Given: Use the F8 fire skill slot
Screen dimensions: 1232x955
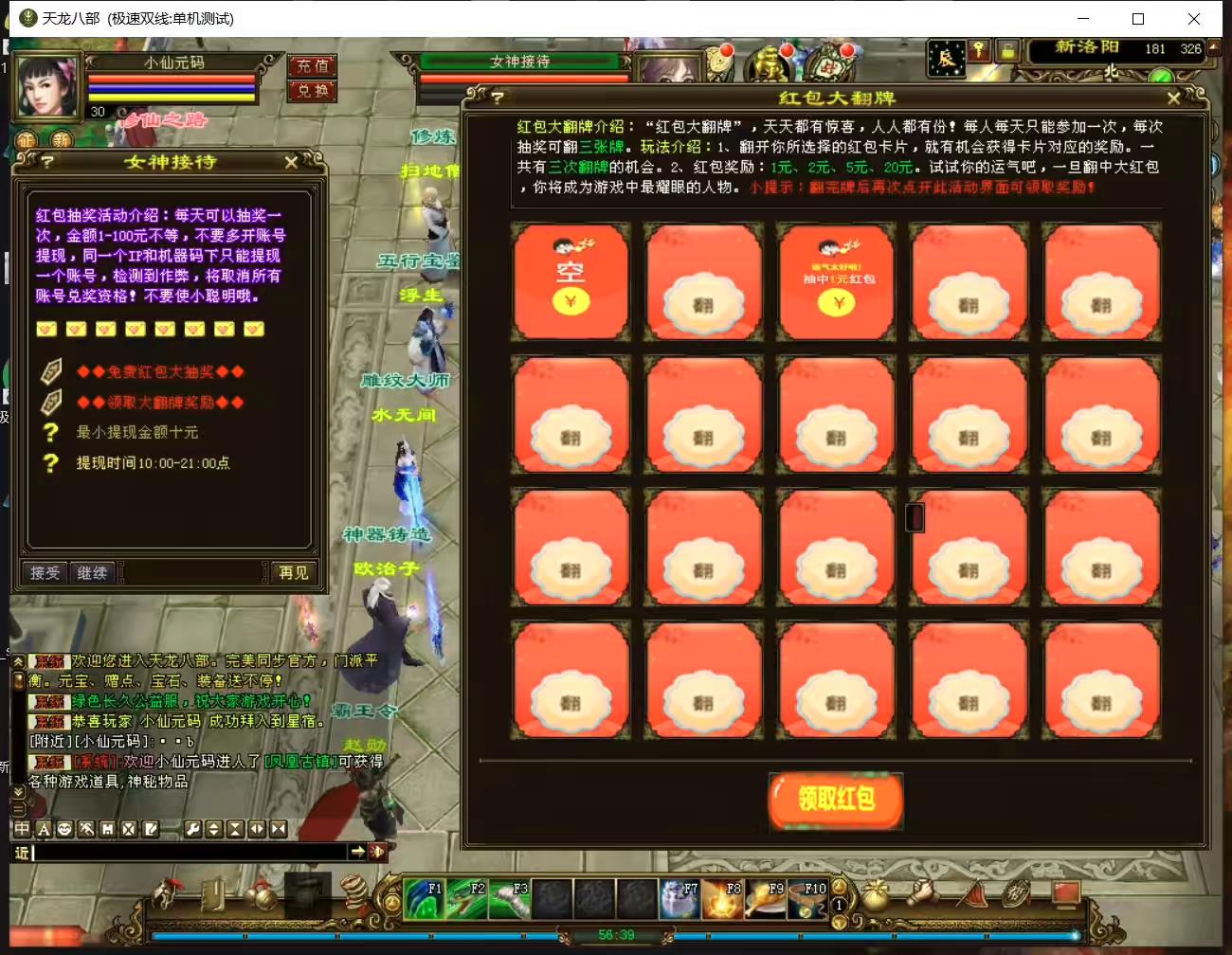Looking at the screenshot, I should point(722,899).
